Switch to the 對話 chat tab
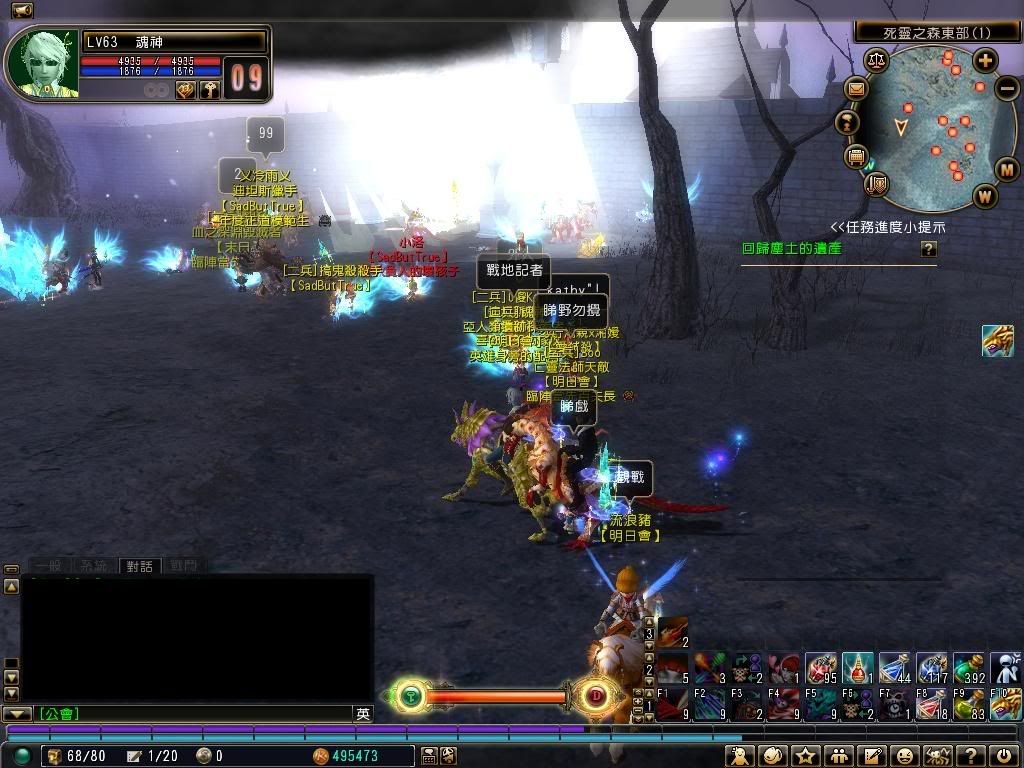This screenshot has width=1024, height=768. click(139, 566)
